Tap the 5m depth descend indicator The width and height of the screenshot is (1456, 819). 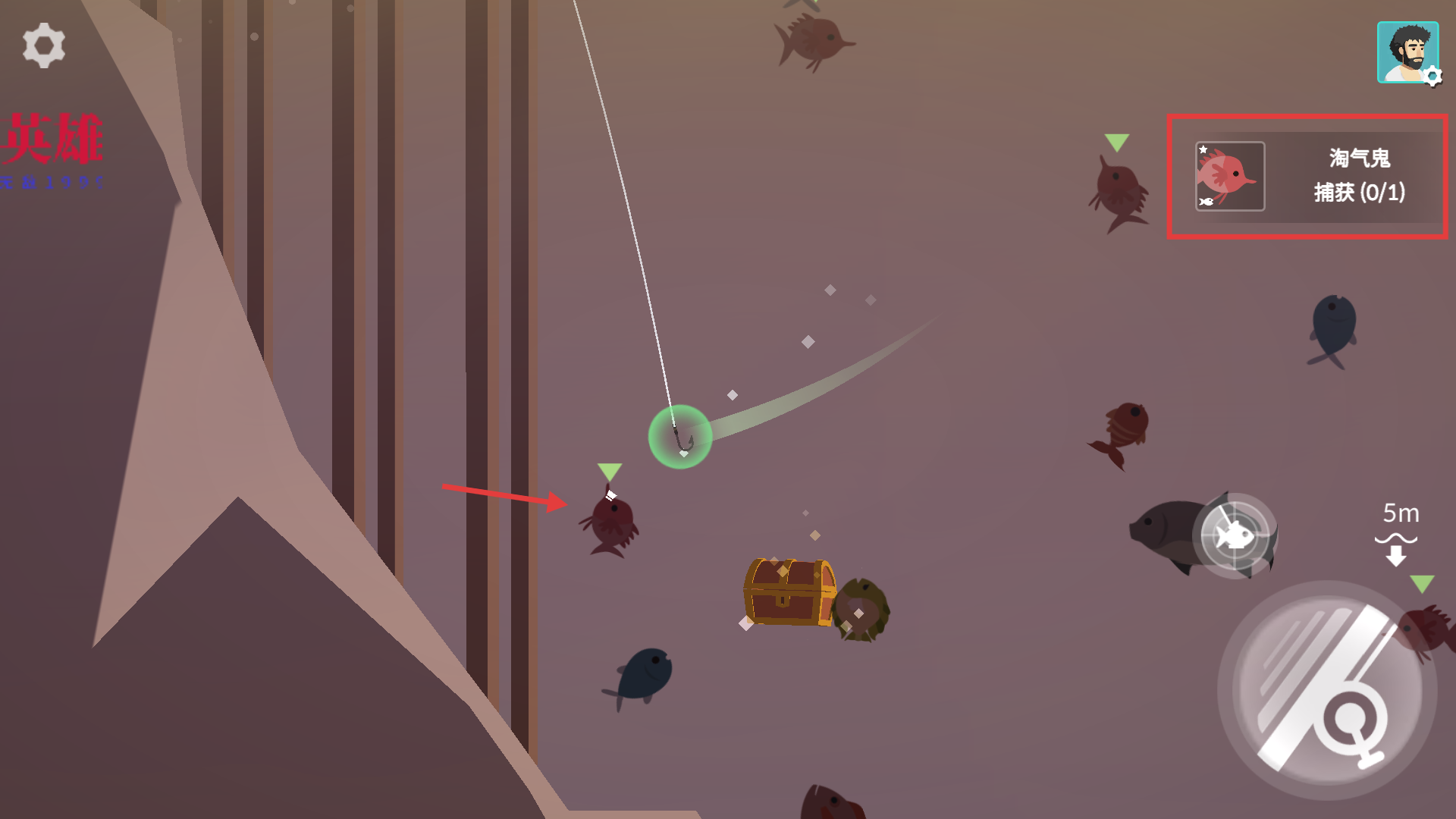[1397, 534]
